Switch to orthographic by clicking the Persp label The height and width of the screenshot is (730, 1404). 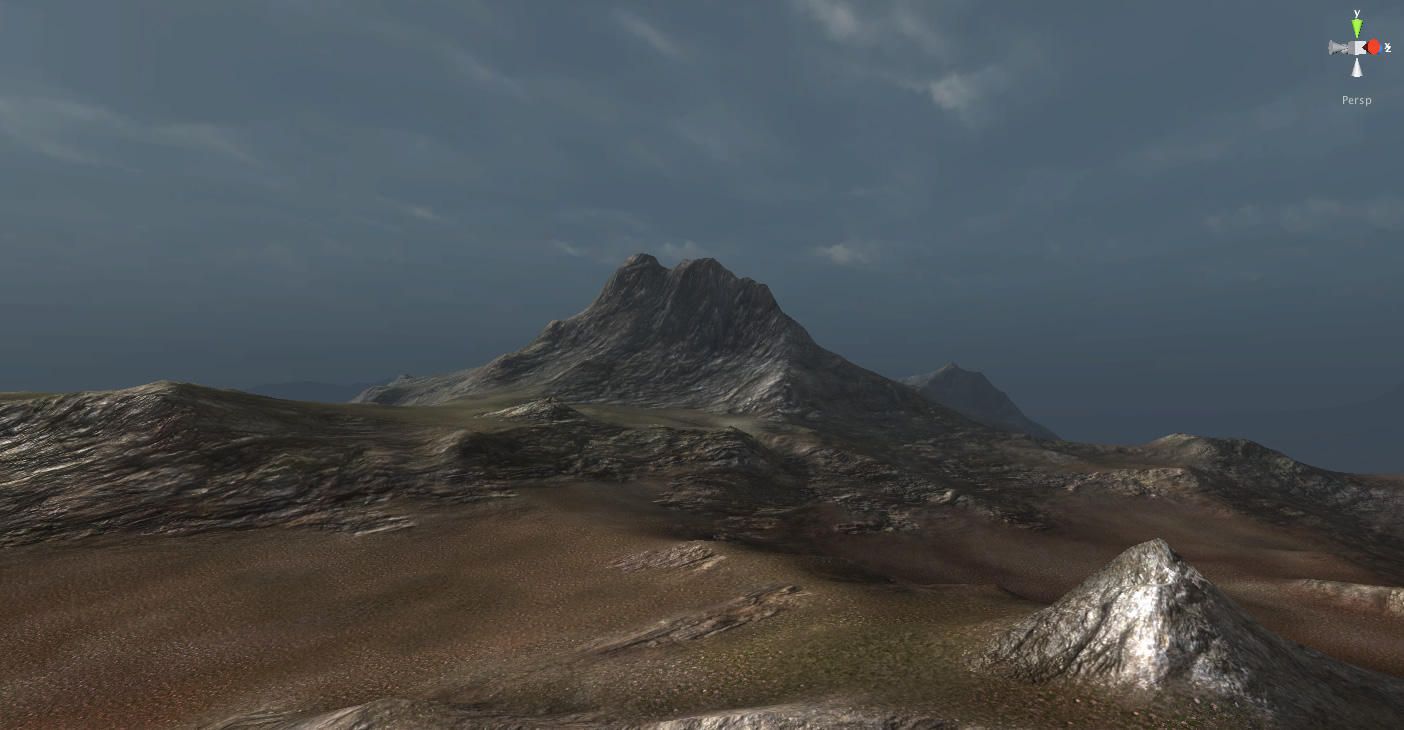click(1356, 100)
